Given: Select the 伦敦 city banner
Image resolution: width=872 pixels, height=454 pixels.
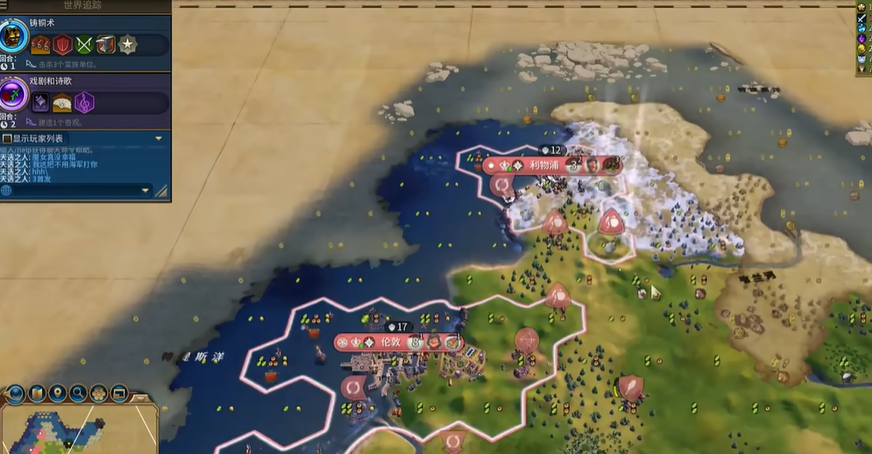Looking at the screenshot, I should (x=390, y=342).
